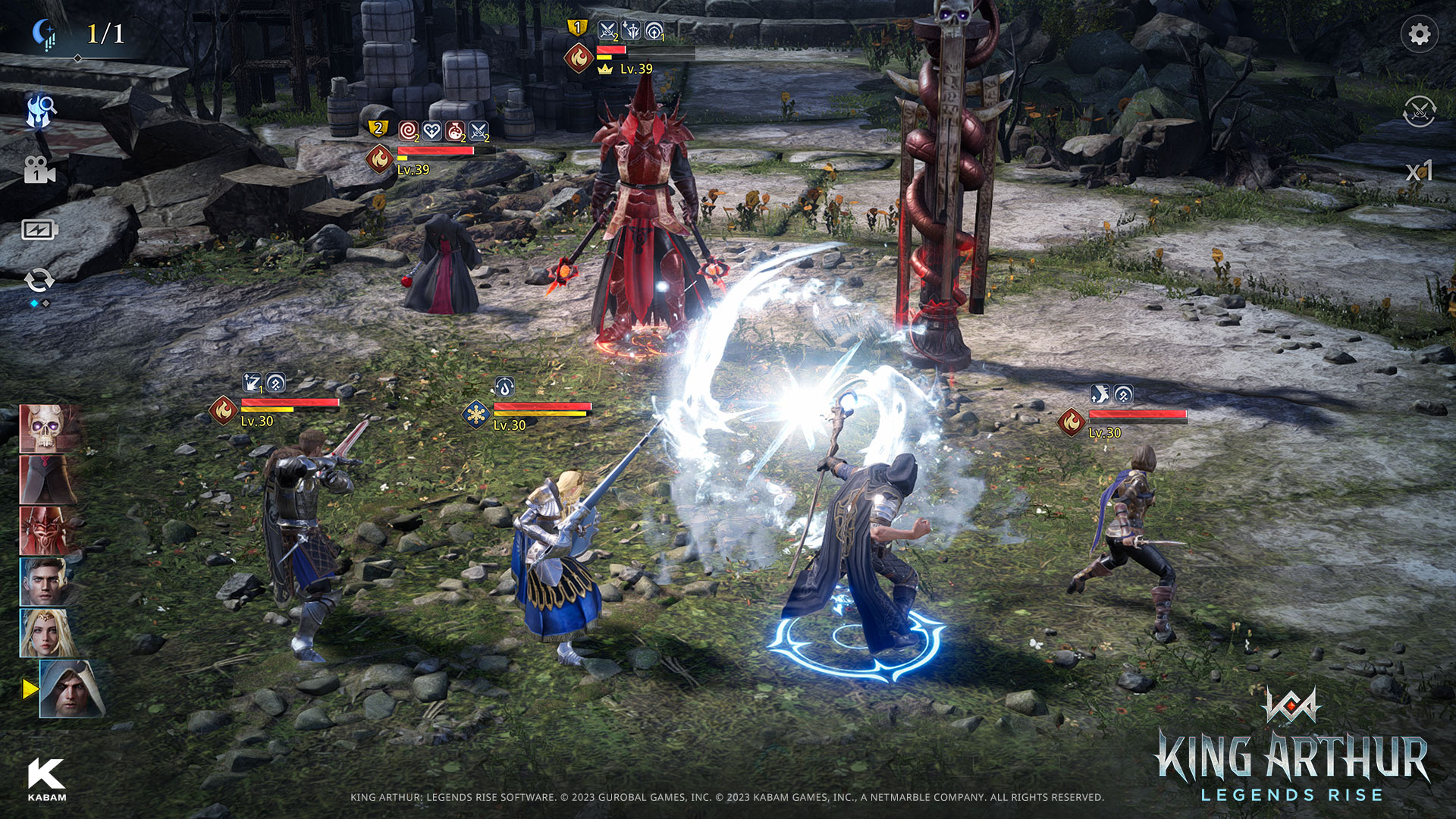Click the battery auto-charge icon

[x=39, y=227]
